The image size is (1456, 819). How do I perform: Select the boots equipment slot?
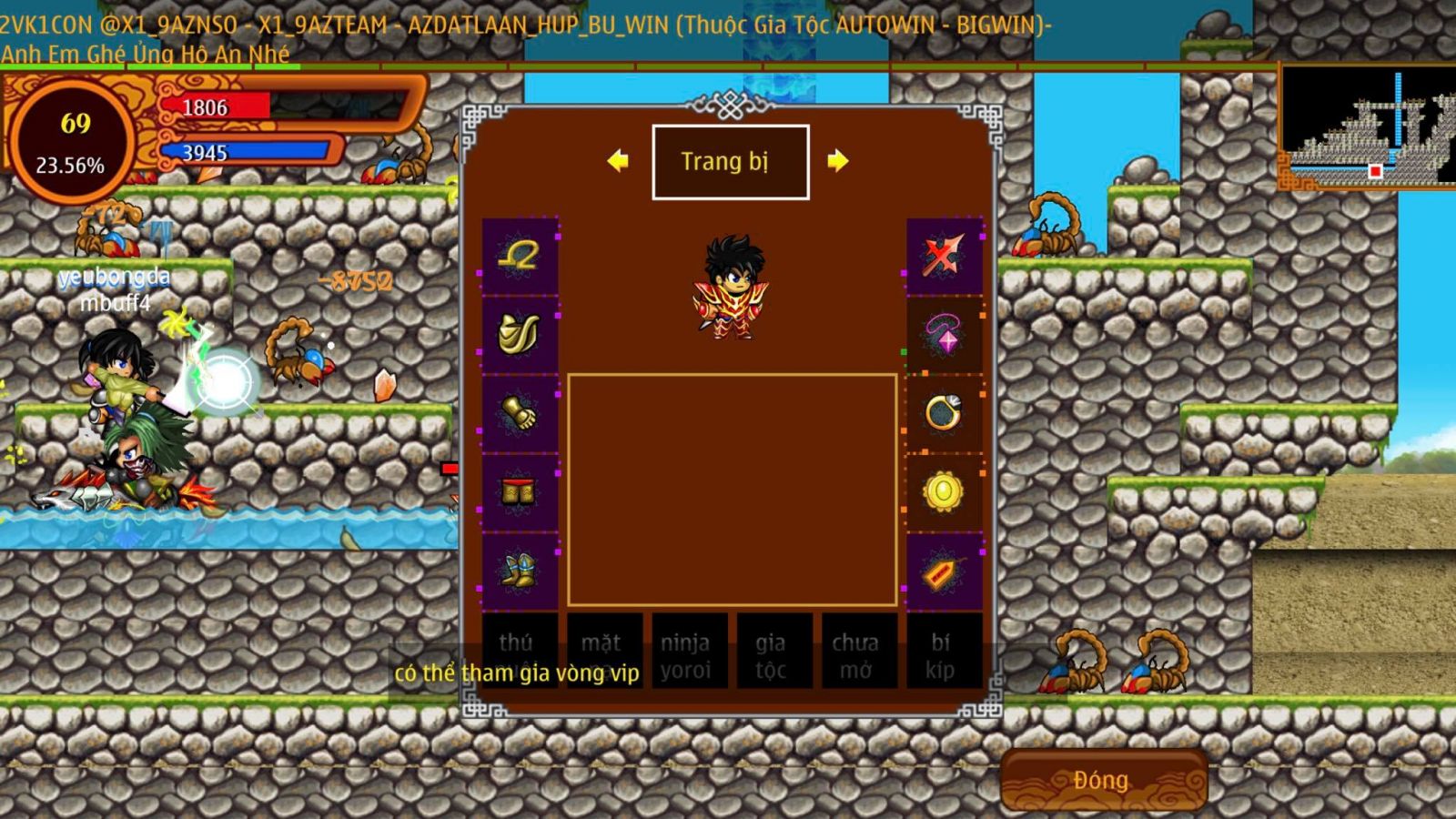[x=520, y=571]
